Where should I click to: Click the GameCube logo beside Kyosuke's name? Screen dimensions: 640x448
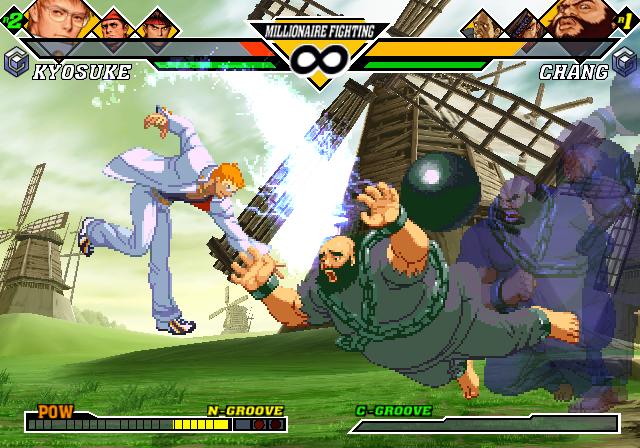pos(15,62)
